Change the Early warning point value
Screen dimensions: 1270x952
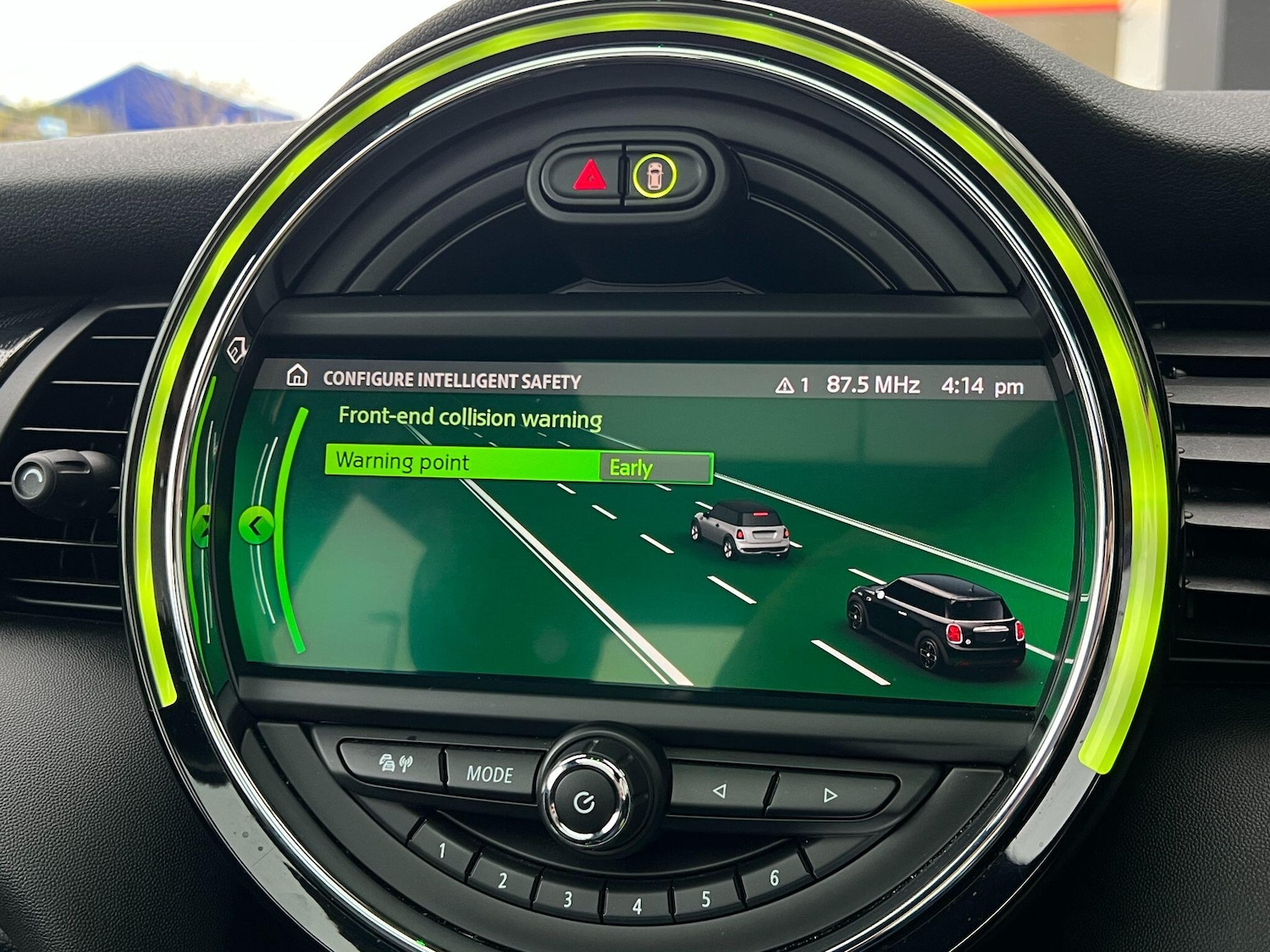tap(655, 468)
